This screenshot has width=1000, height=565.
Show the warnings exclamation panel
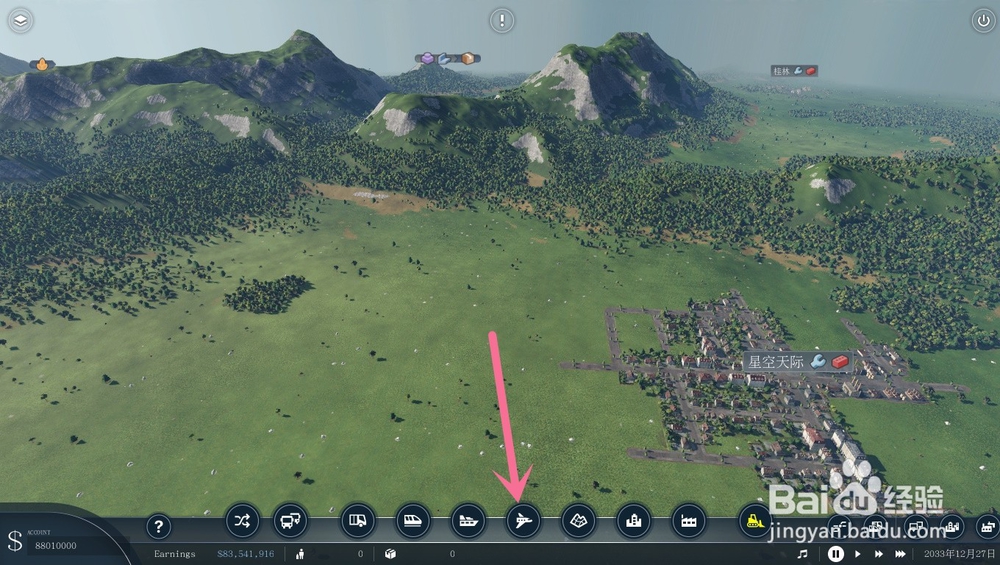pos(501,20)
